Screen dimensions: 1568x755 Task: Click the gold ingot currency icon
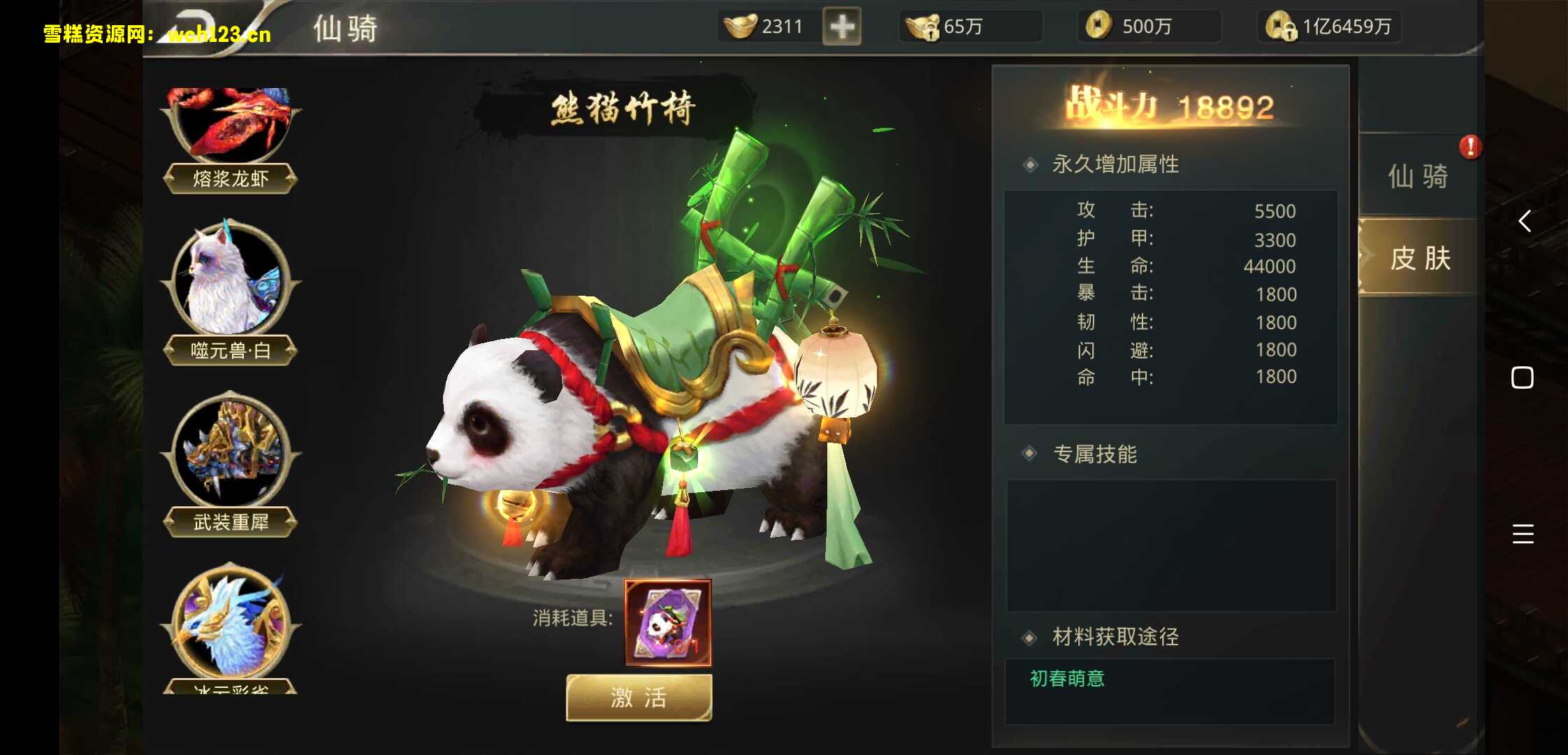(x=741, y=26)
